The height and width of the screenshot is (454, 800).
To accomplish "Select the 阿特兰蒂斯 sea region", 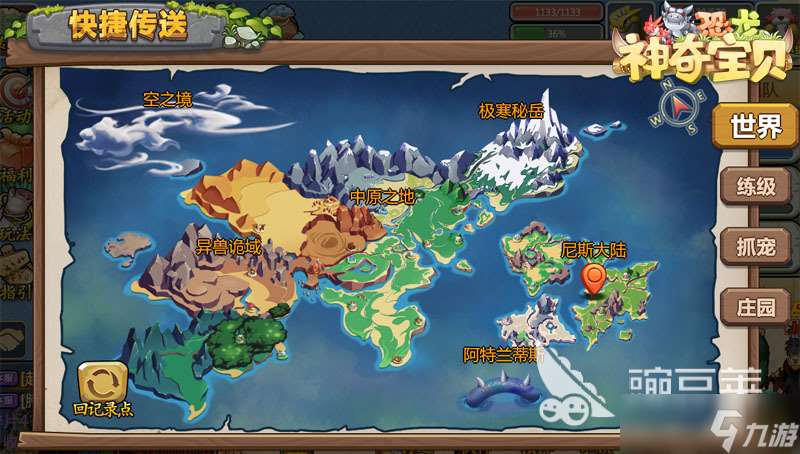I will (503, 355).
